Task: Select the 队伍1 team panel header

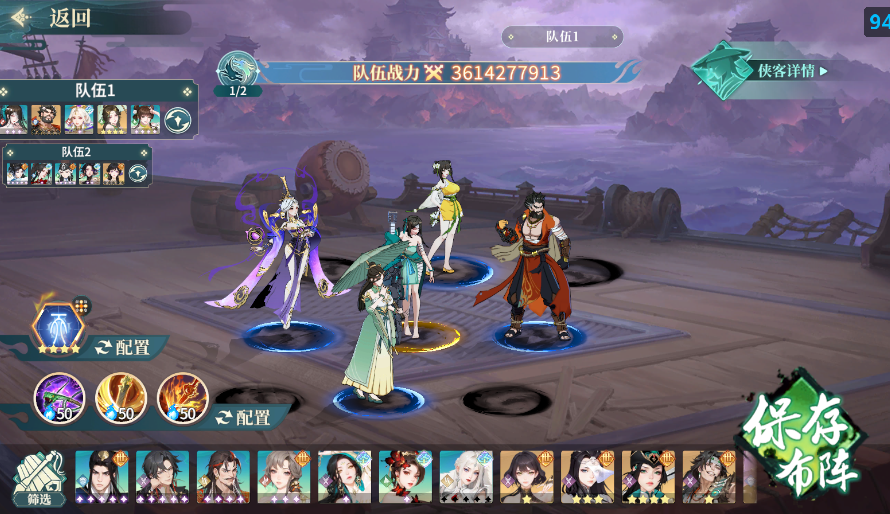Action: (x=96, y=91)
